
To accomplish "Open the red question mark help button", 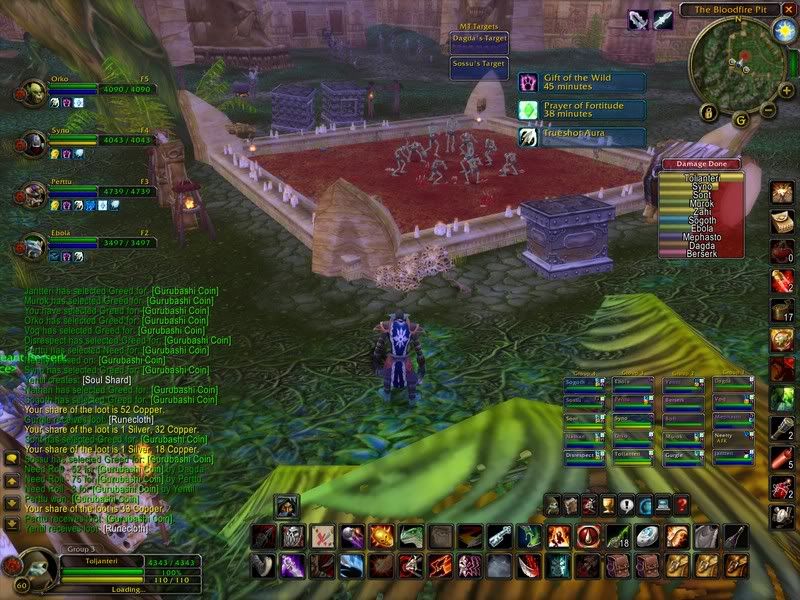I will click(681, 505).
